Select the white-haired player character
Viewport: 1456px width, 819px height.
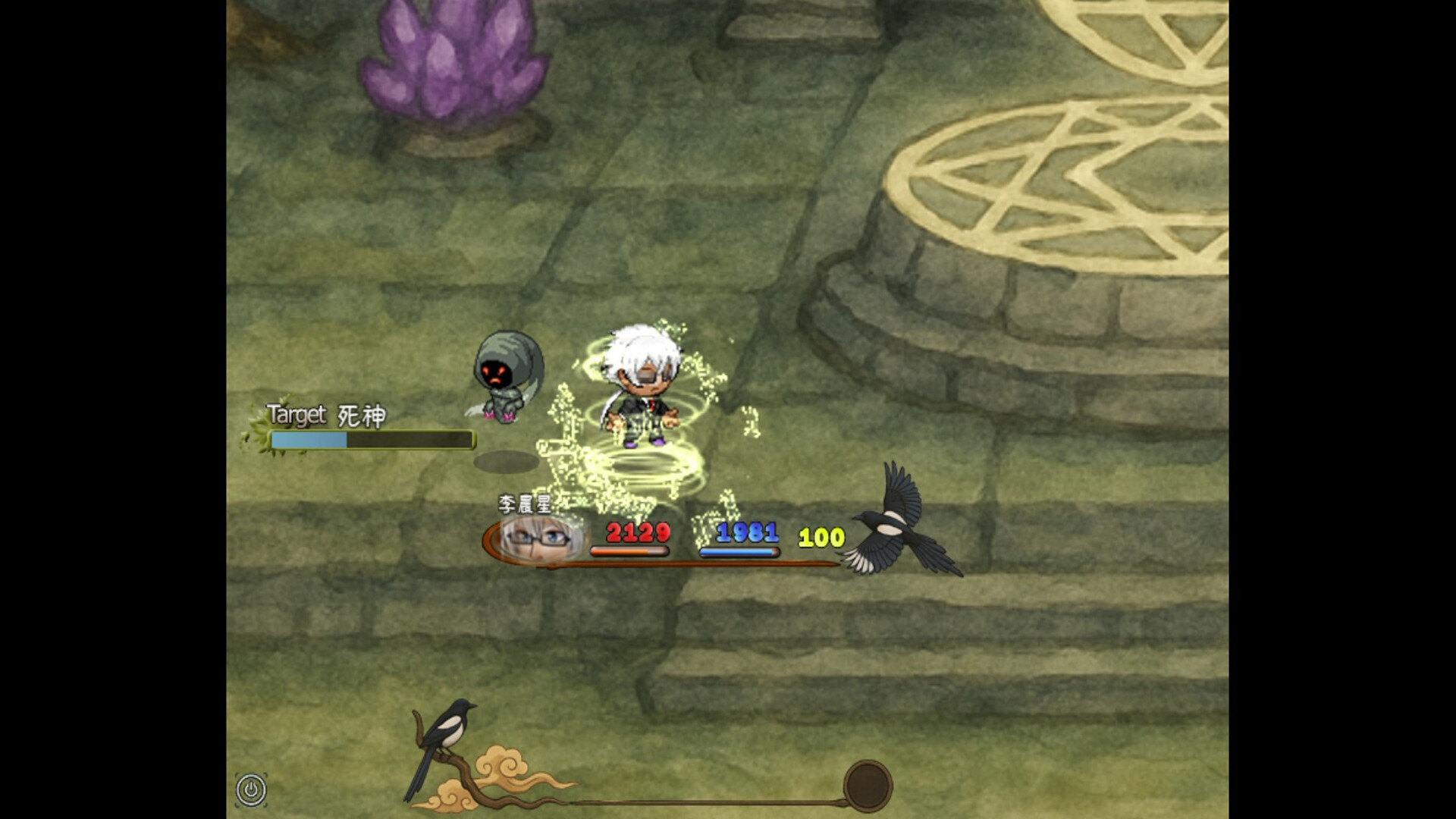click(x=645, y=379)
